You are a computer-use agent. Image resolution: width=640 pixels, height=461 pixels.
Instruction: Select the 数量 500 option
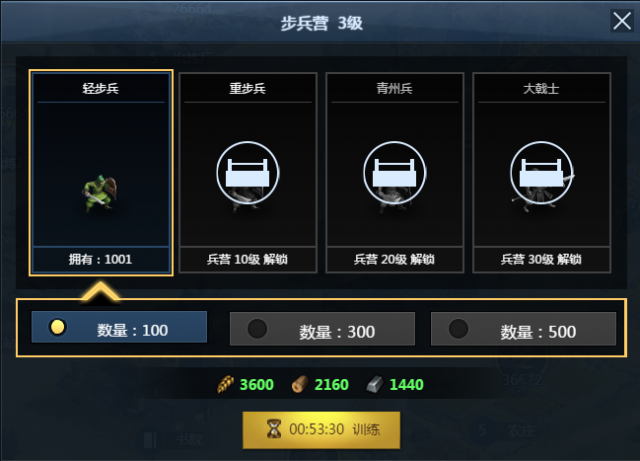click(x=523, y=329)
